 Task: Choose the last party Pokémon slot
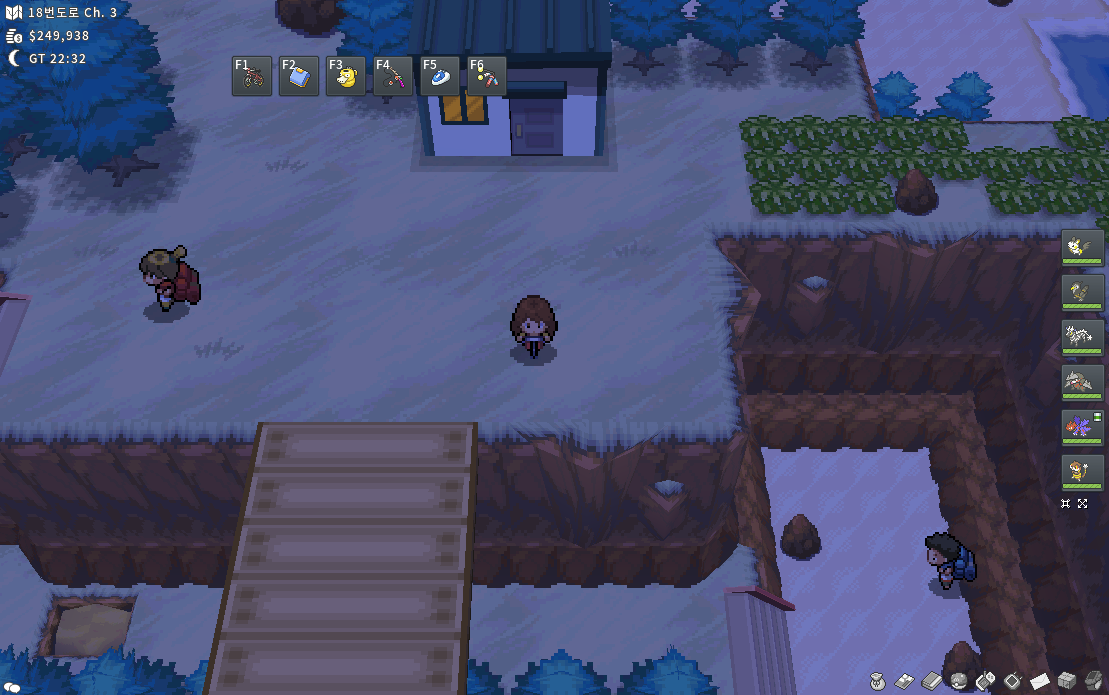[1083, 472]
